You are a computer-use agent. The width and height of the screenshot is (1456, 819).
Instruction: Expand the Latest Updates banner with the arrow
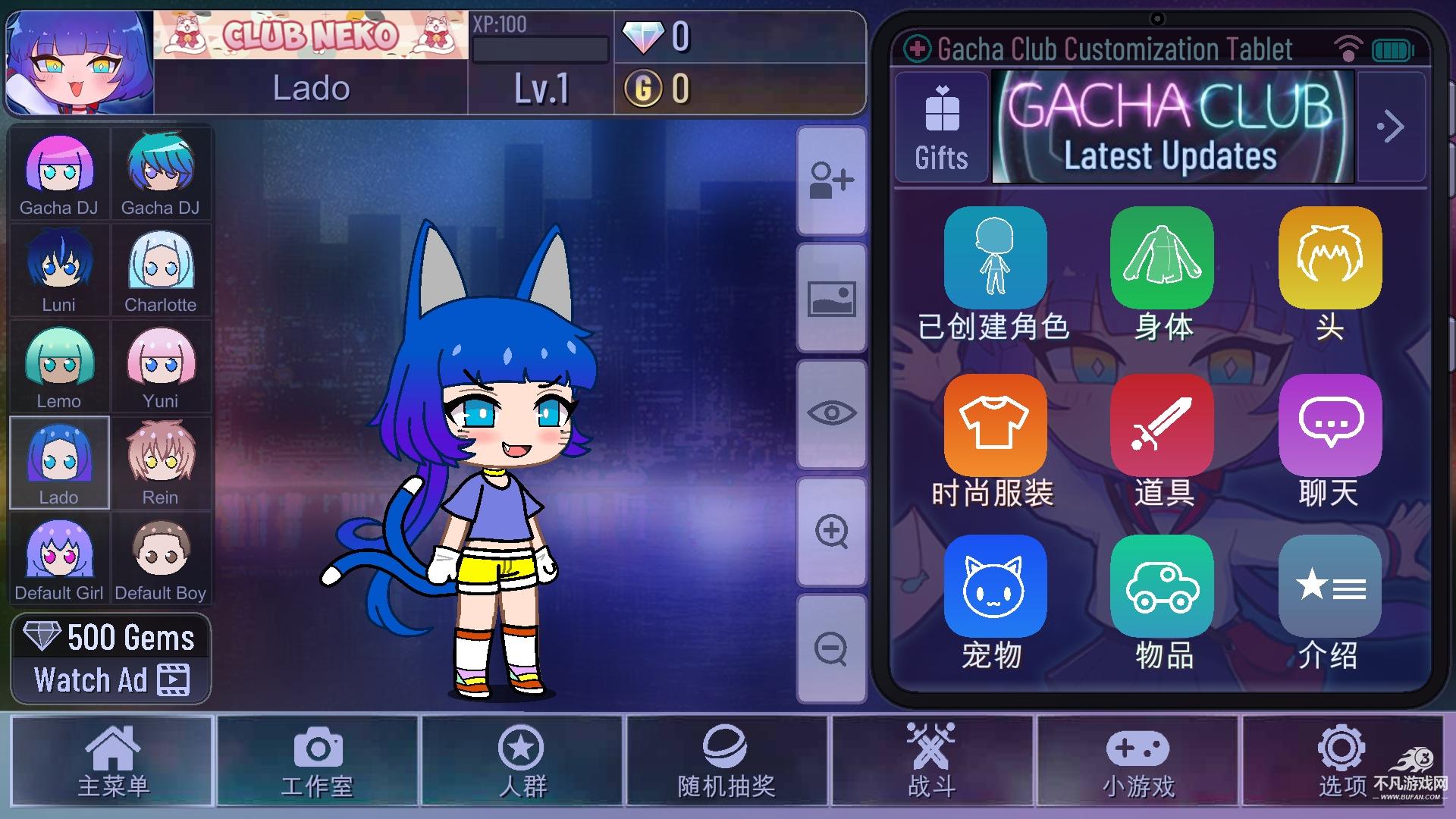tap(1392, 127)
